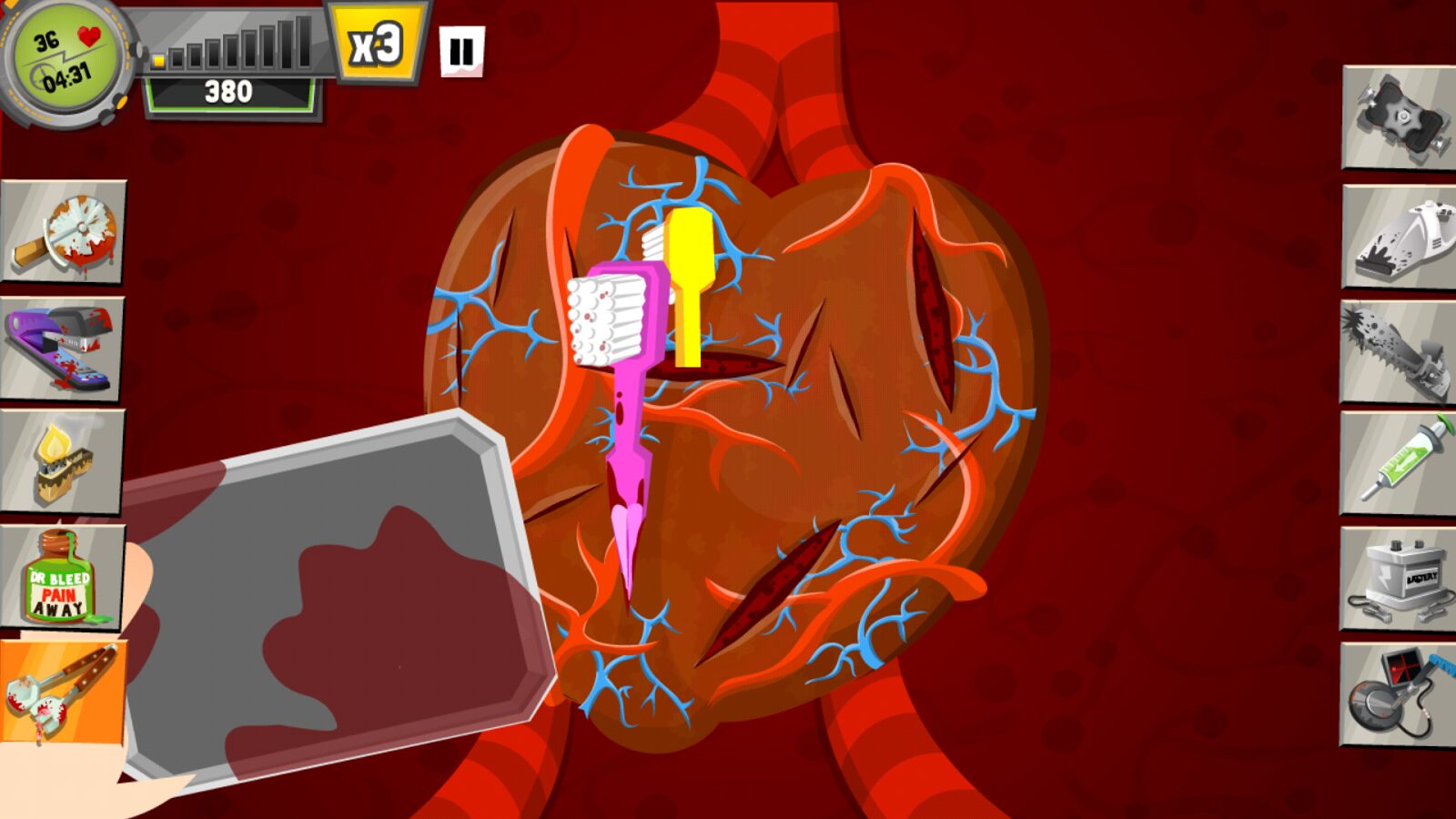Select the Dr Bleed Pain Away jar
Screen dimensions: 1456x819
(x=62, y=577)
